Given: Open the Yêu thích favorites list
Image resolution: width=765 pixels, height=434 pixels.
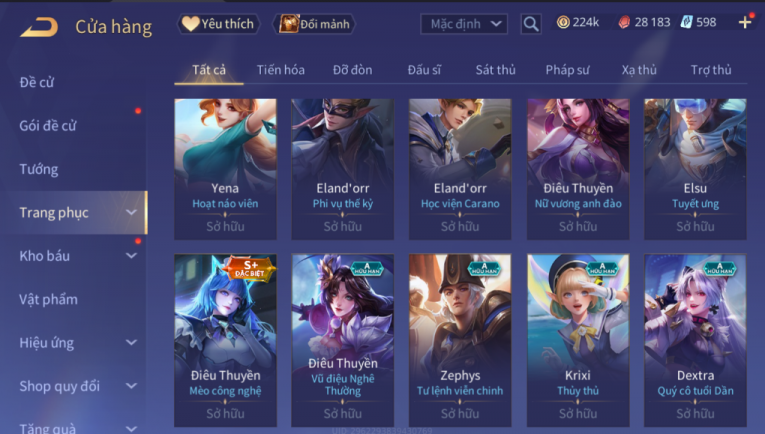Looking at the screenshot, I should tap(218, 23).
